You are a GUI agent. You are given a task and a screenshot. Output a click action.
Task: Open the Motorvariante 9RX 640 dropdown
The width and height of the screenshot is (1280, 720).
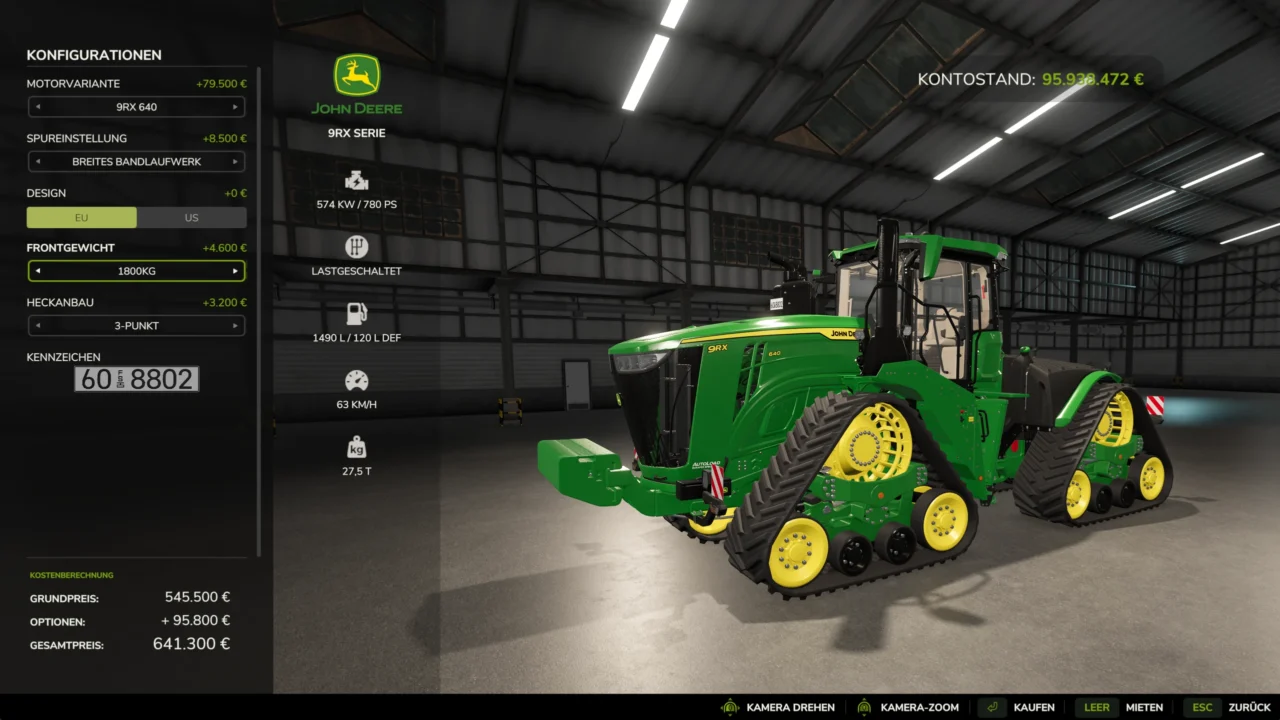click(x=137, y=107)
